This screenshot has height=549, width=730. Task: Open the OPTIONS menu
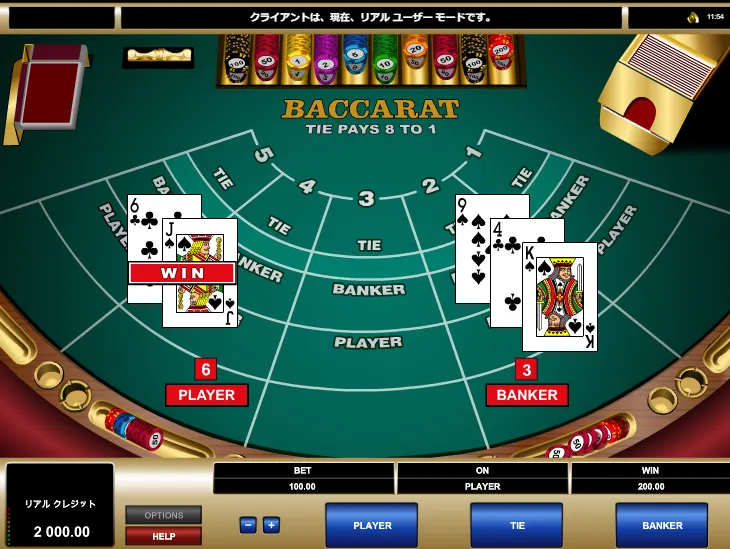pyautogui.click(x=163, y=516)
